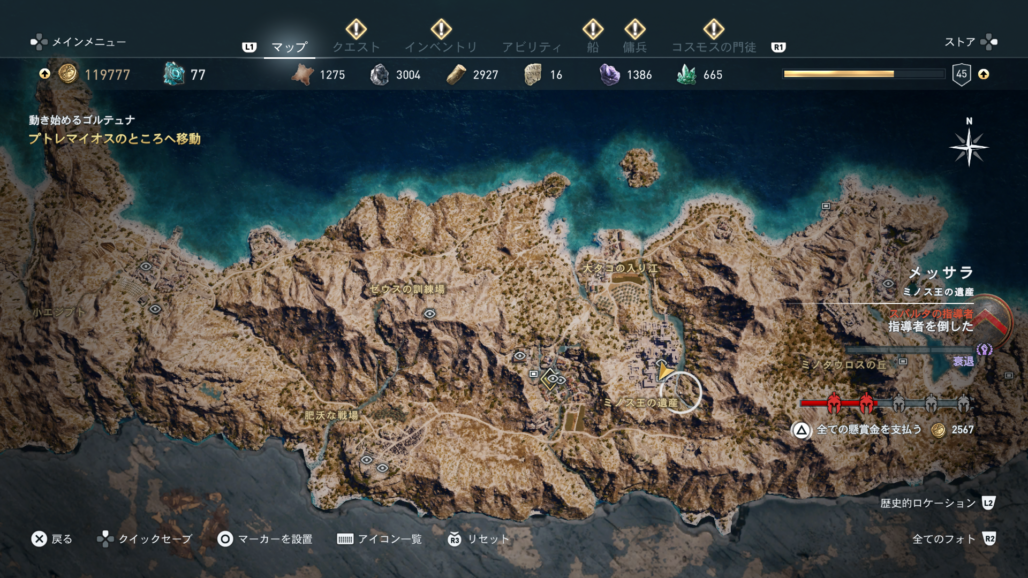Screen dimensions: 1028x578
Task: Open the アイコン一覧 legend
Action: pos(380,538)
